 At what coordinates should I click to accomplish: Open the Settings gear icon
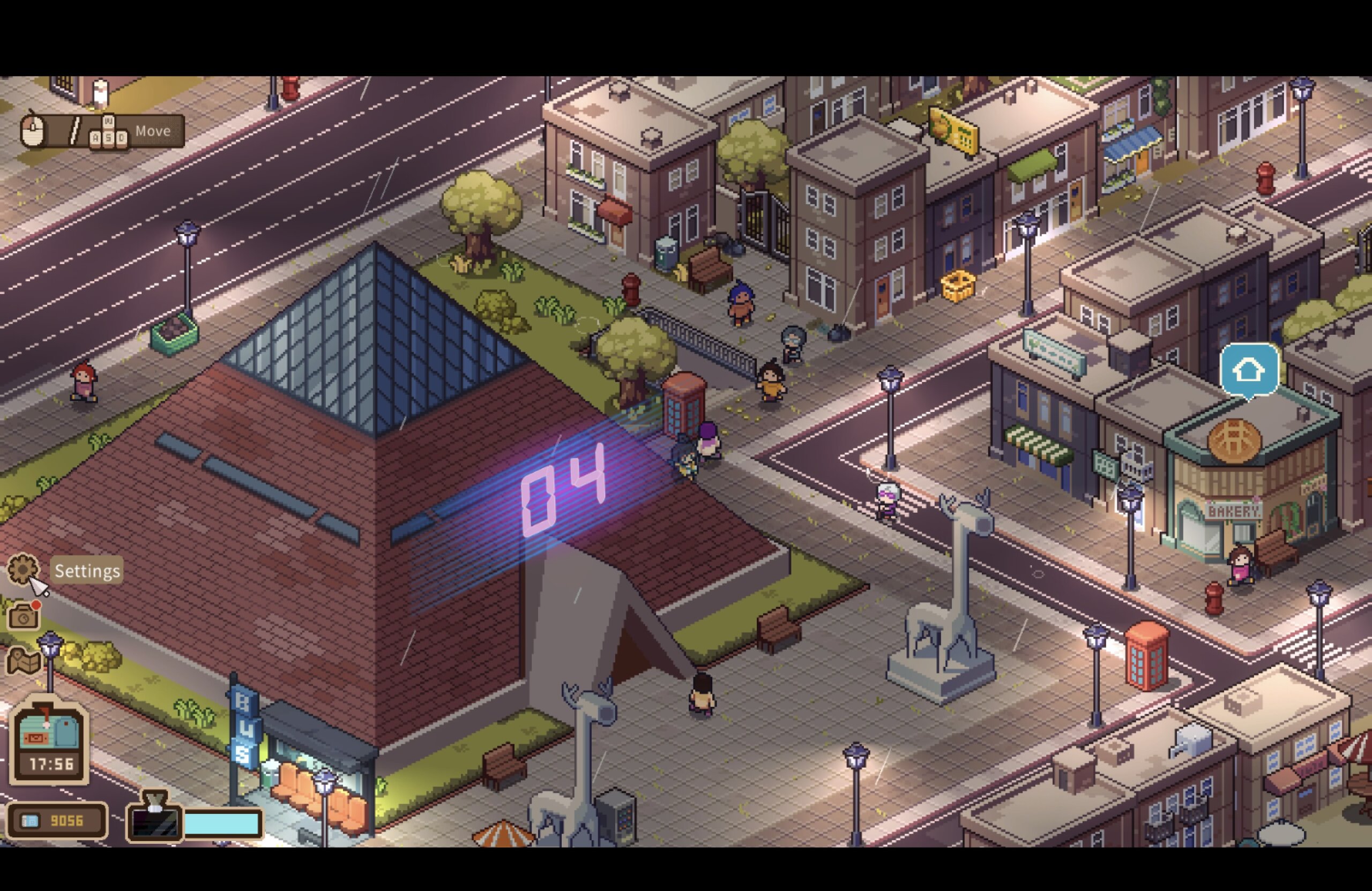(23, 569)
